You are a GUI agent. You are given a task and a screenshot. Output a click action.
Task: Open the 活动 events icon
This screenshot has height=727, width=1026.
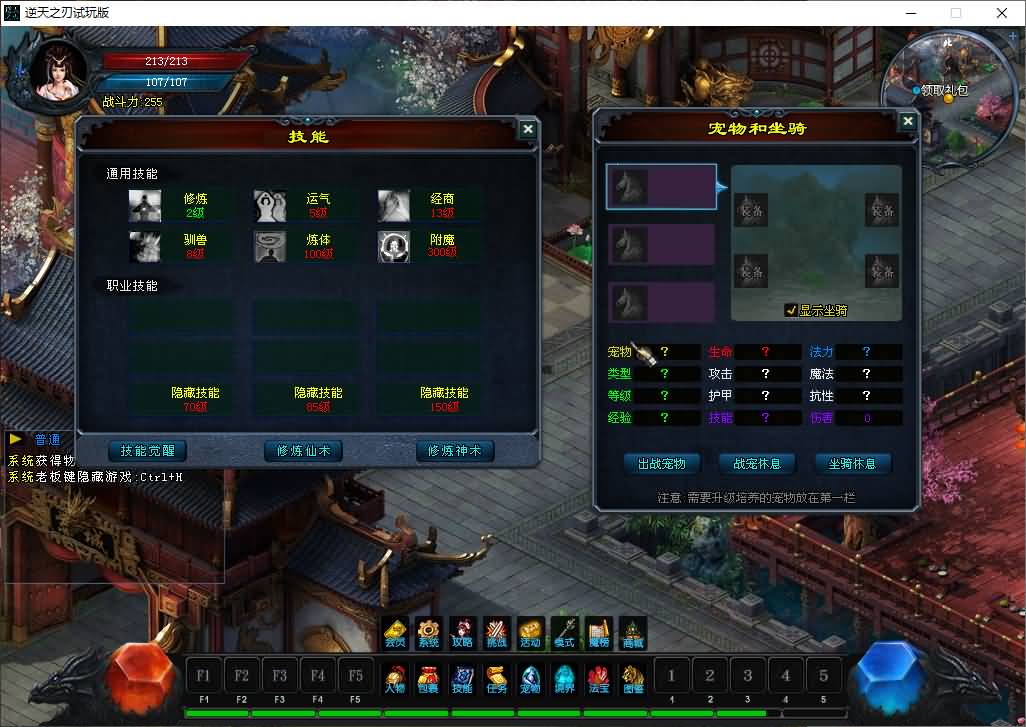(530, 634)
